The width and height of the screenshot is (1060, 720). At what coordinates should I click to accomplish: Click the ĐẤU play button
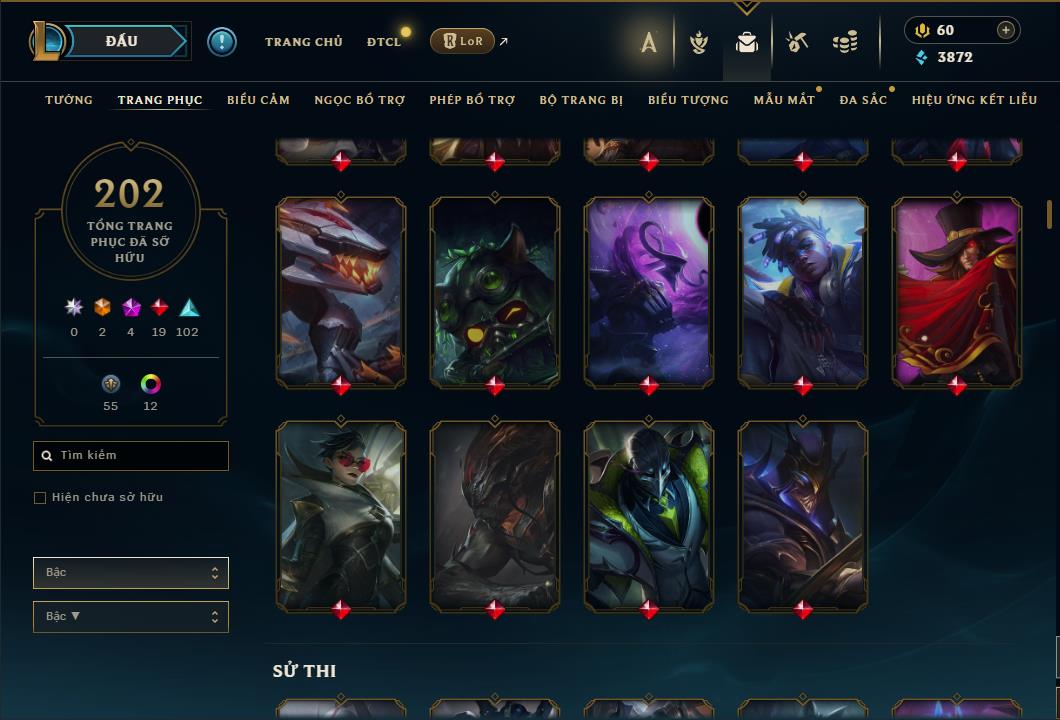(121, 41)
